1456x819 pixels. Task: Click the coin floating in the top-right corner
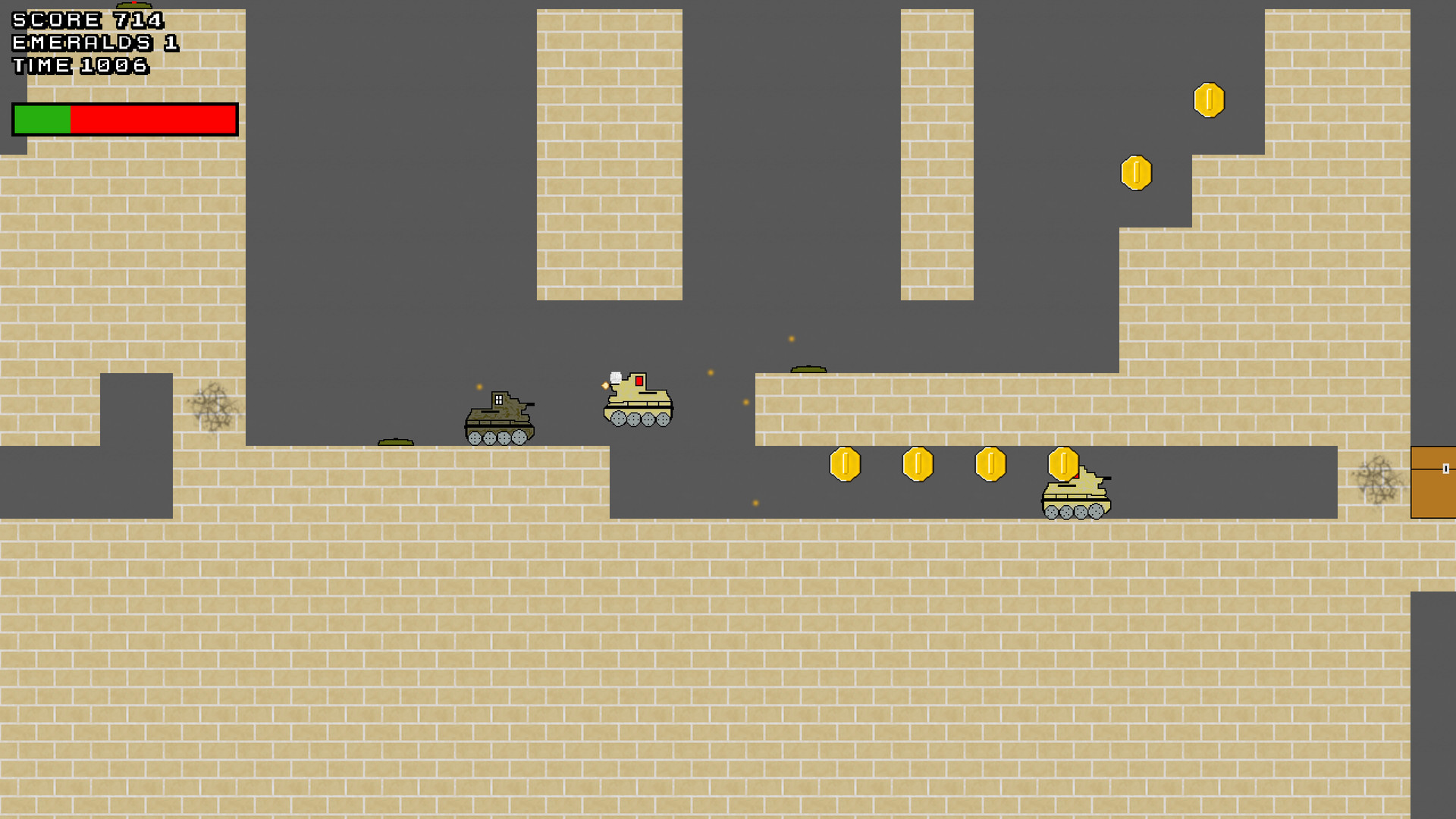(1209, 100)
